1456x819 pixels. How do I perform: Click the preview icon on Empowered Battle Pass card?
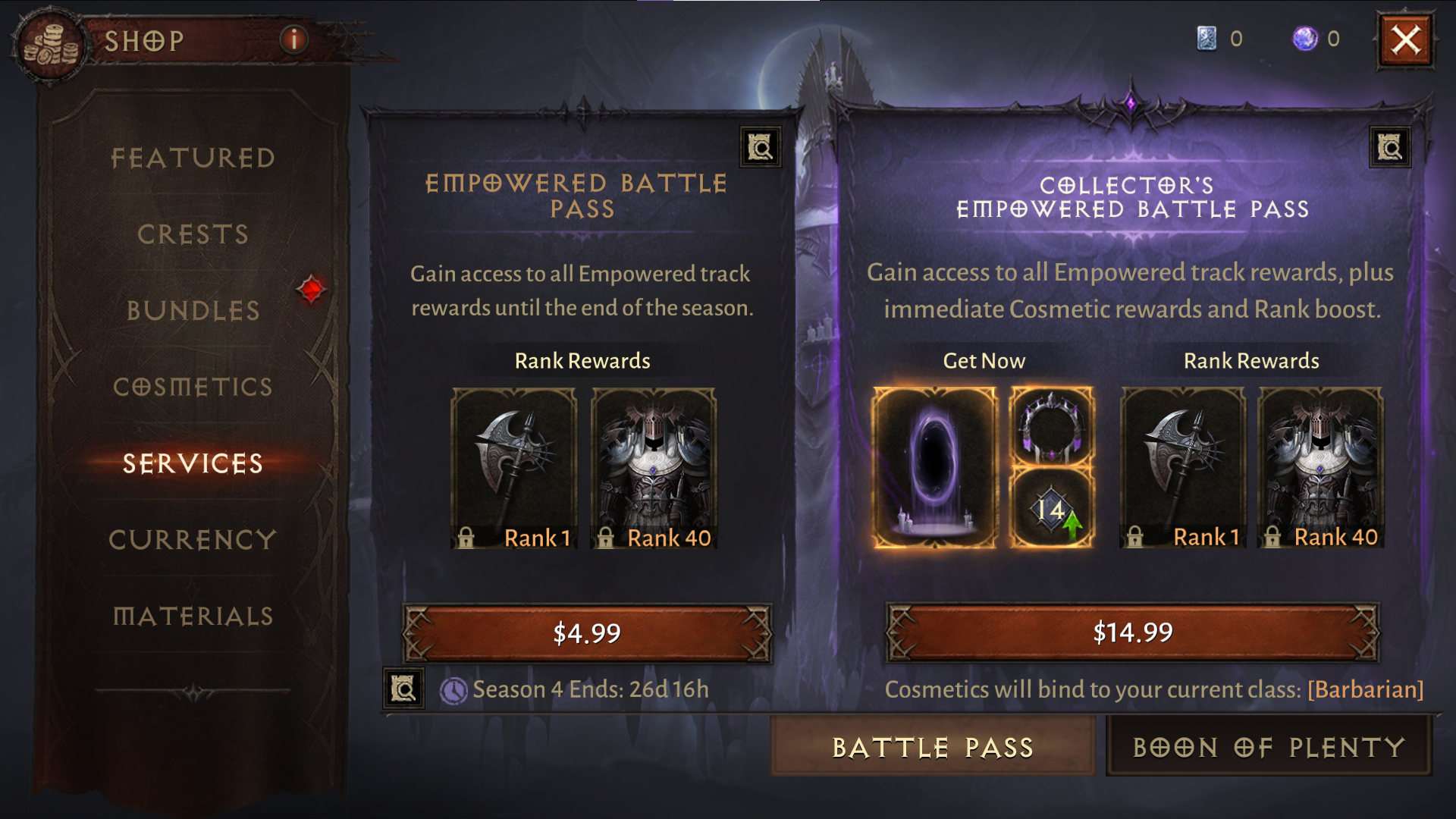(761, 148)
